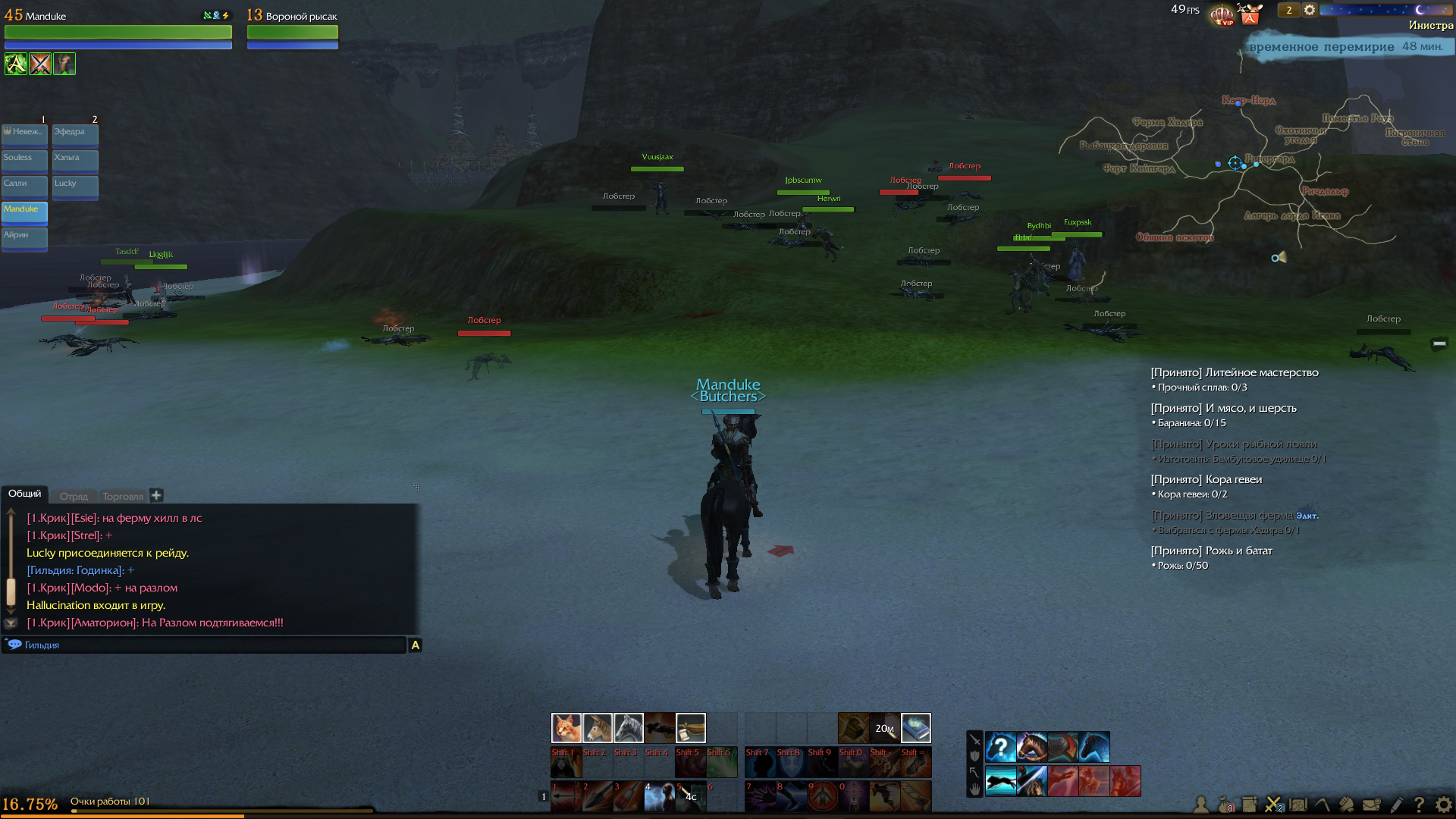Click the Гильдия chat input field

coord(205,645)
